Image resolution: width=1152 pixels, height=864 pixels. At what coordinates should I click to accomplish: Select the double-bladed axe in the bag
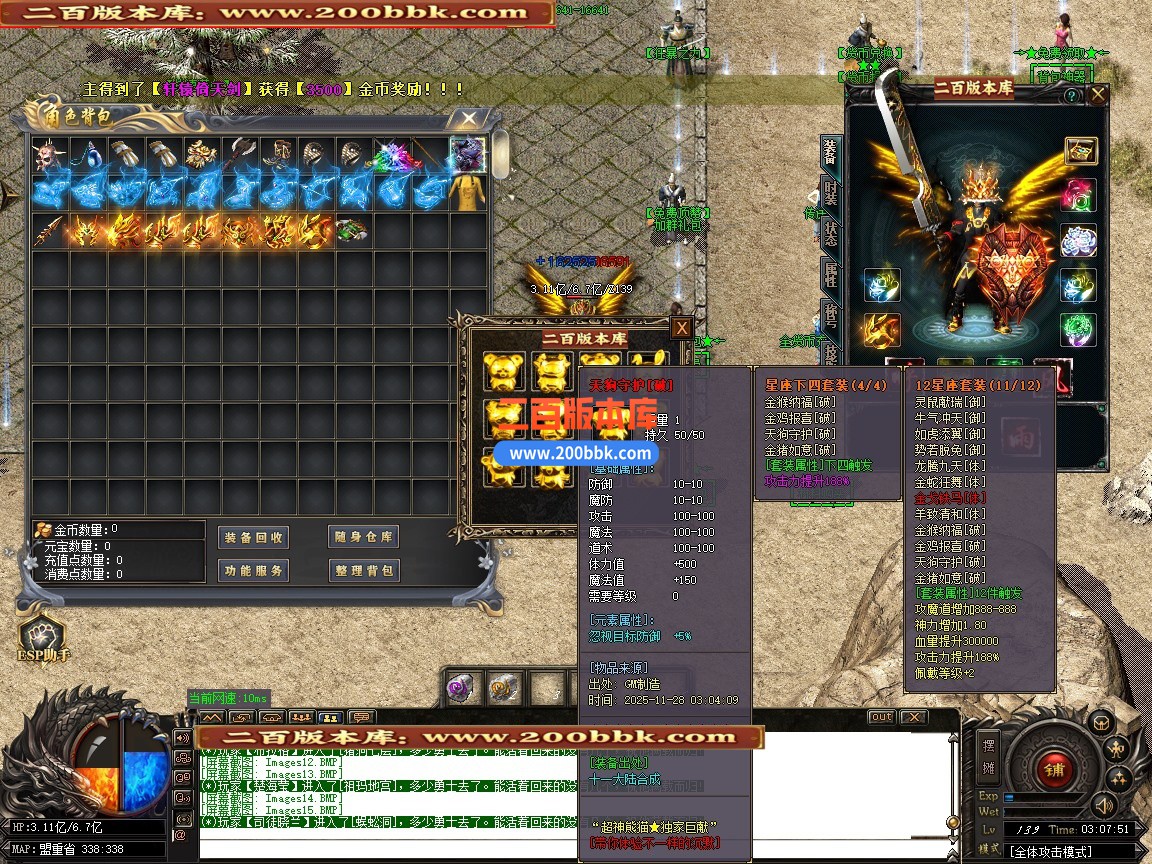(x=240, y=155)
